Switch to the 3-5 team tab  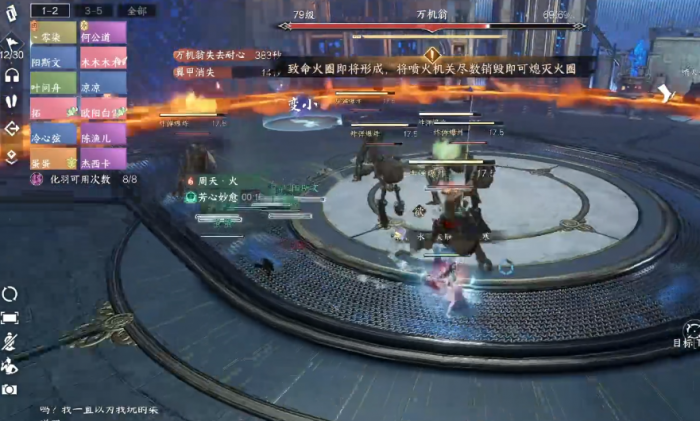[x=93, y=9]
